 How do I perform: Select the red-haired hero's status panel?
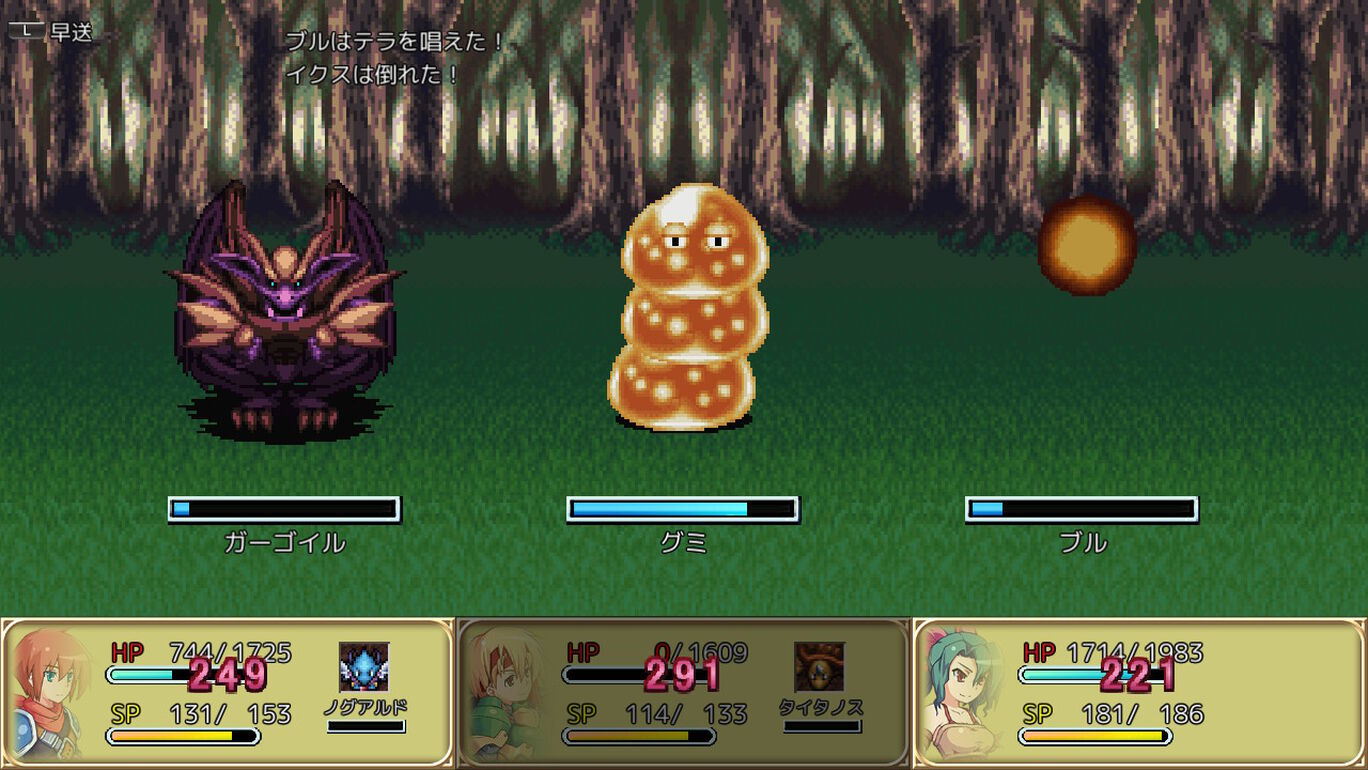228,692
